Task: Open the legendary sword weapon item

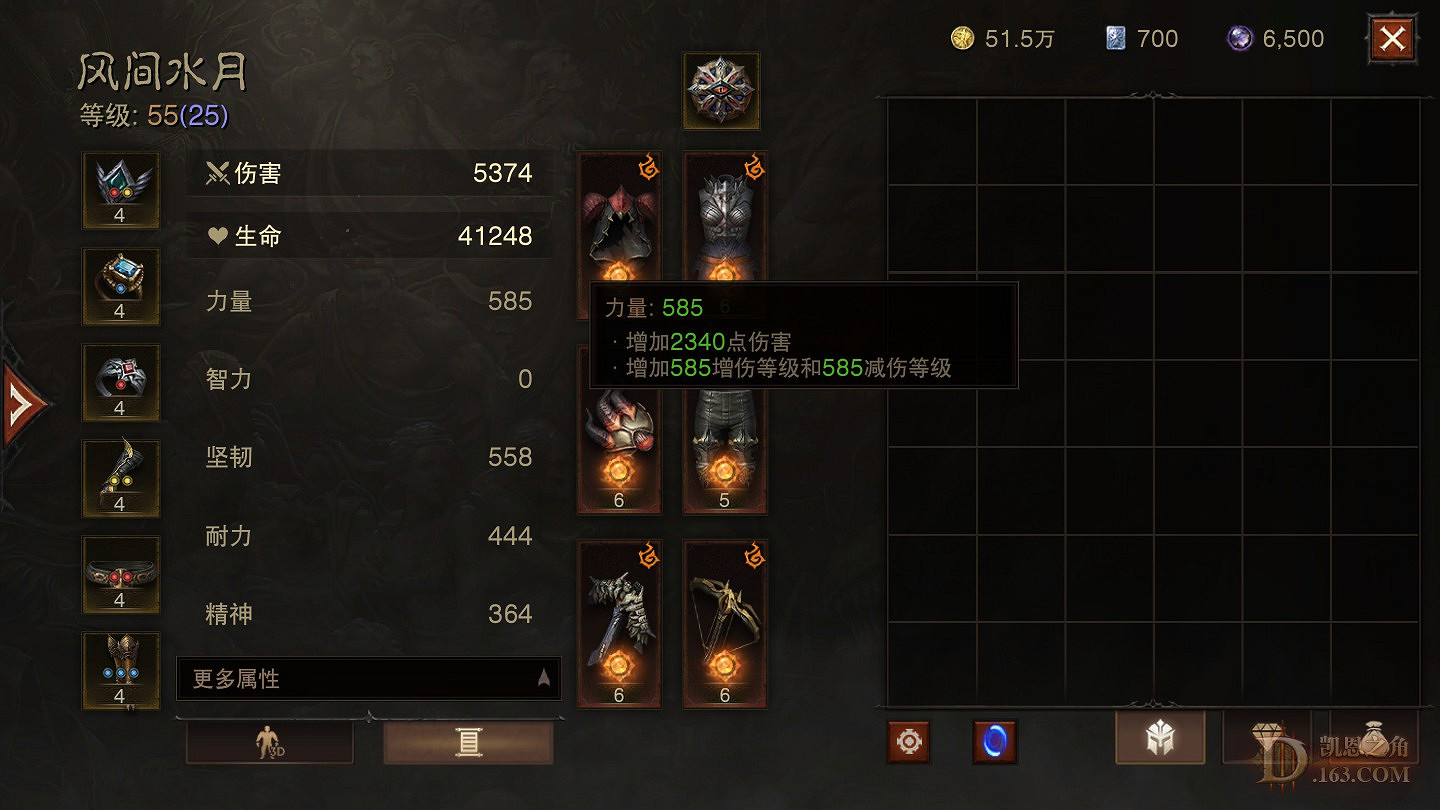Action: pyautogui.click(x=617, y=625)
